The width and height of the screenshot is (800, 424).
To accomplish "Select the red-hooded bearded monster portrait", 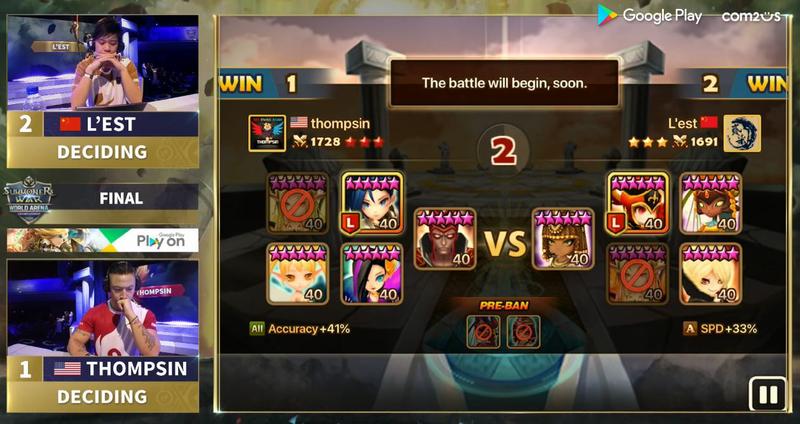I will [445, 239].
